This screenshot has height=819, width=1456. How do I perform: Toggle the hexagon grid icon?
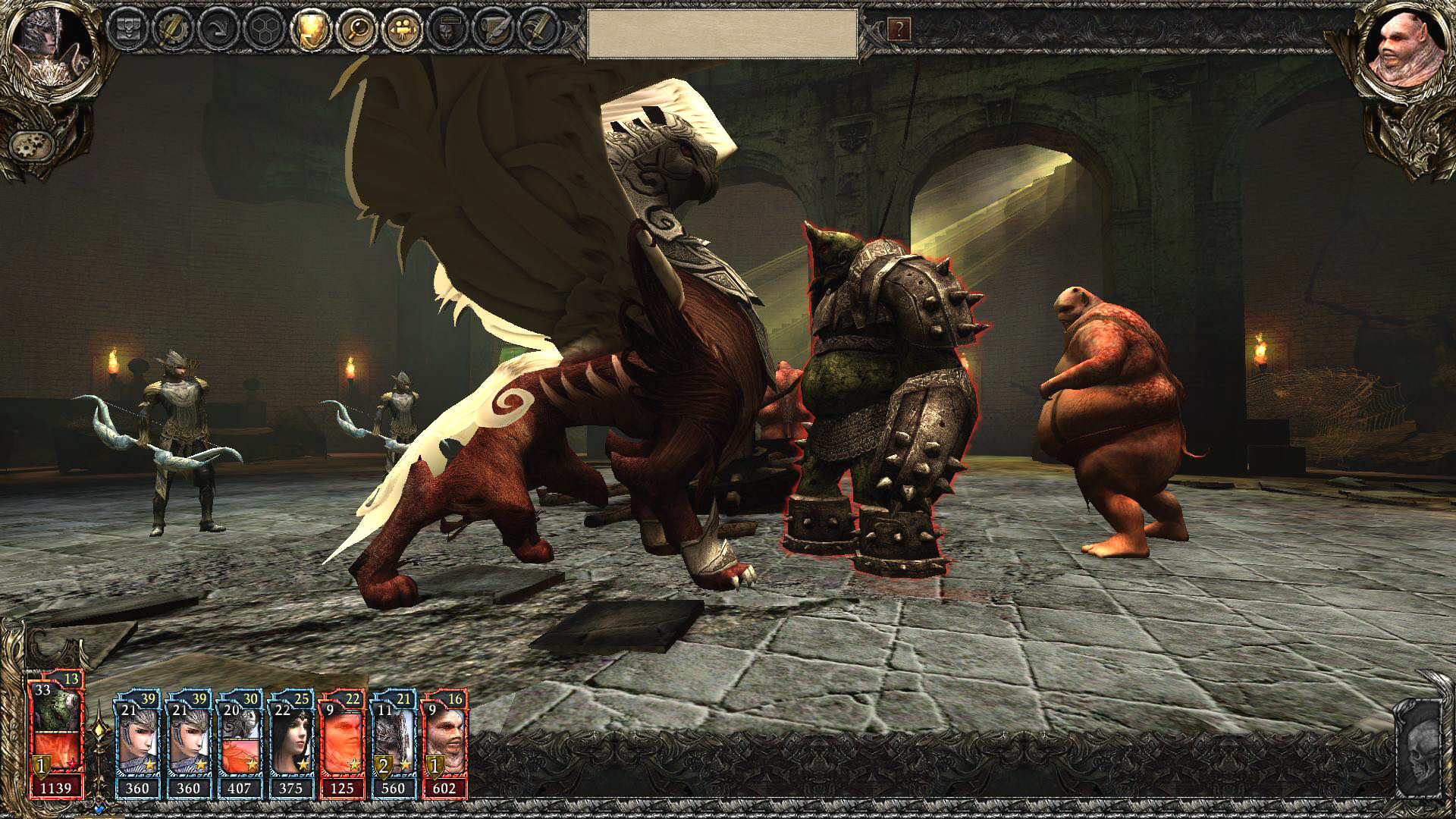(x=264, y=30)
